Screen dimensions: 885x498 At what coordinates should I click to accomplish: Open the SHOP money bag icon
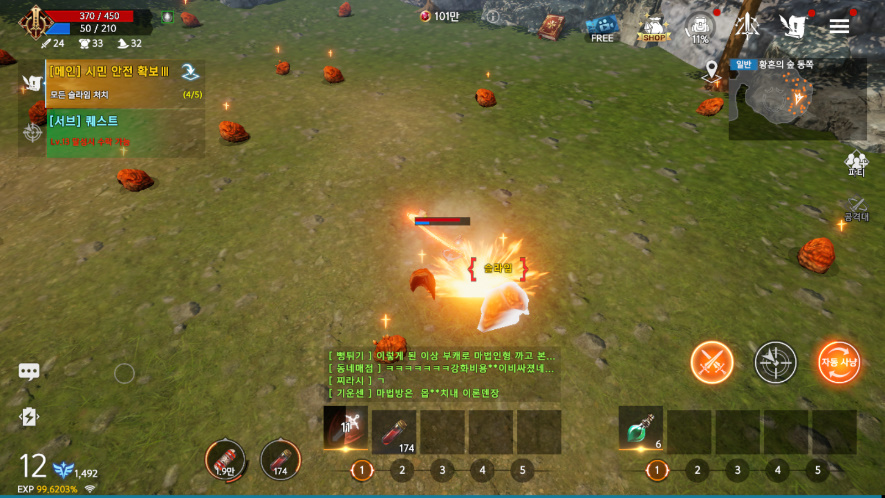653,28
